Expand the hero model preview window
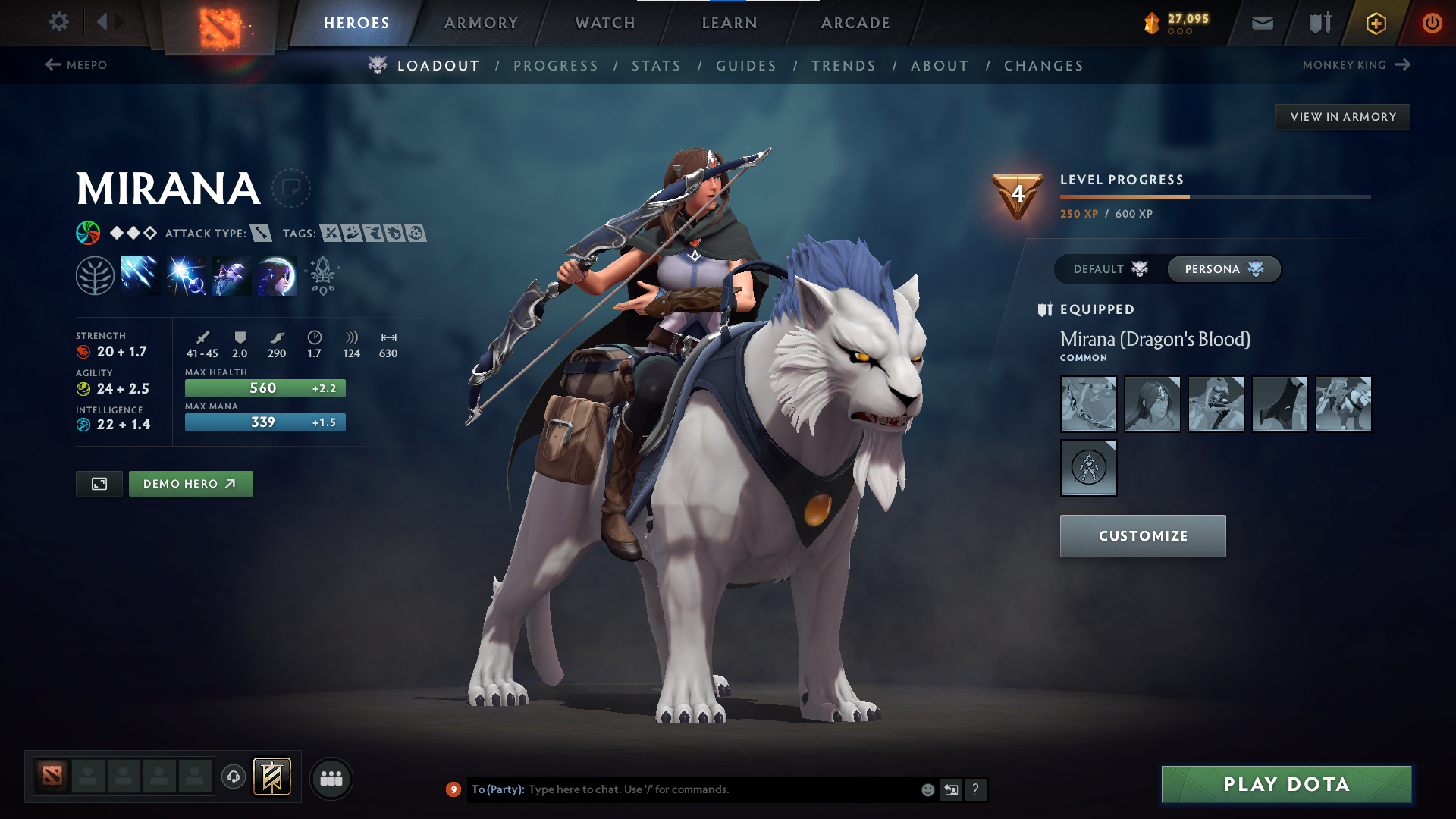The height and width of the screenshot is (819, 1456). 99,483
